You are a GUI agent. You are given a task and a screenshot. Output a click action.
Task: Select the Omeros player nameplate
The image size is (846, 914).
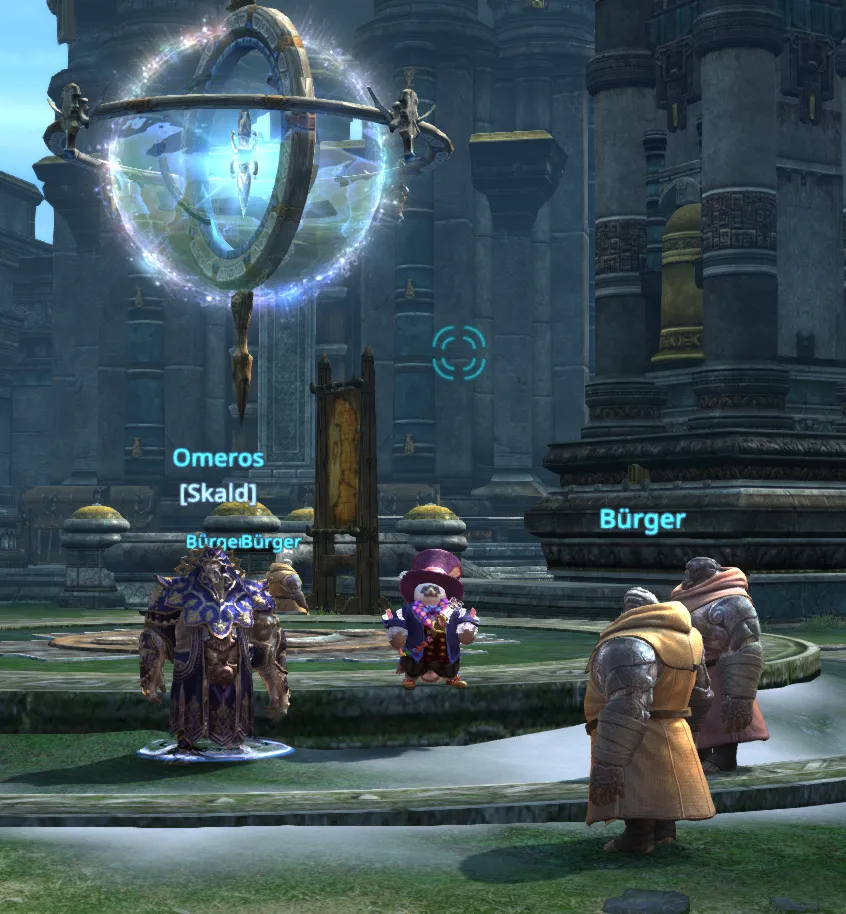(x=218, y=458)
